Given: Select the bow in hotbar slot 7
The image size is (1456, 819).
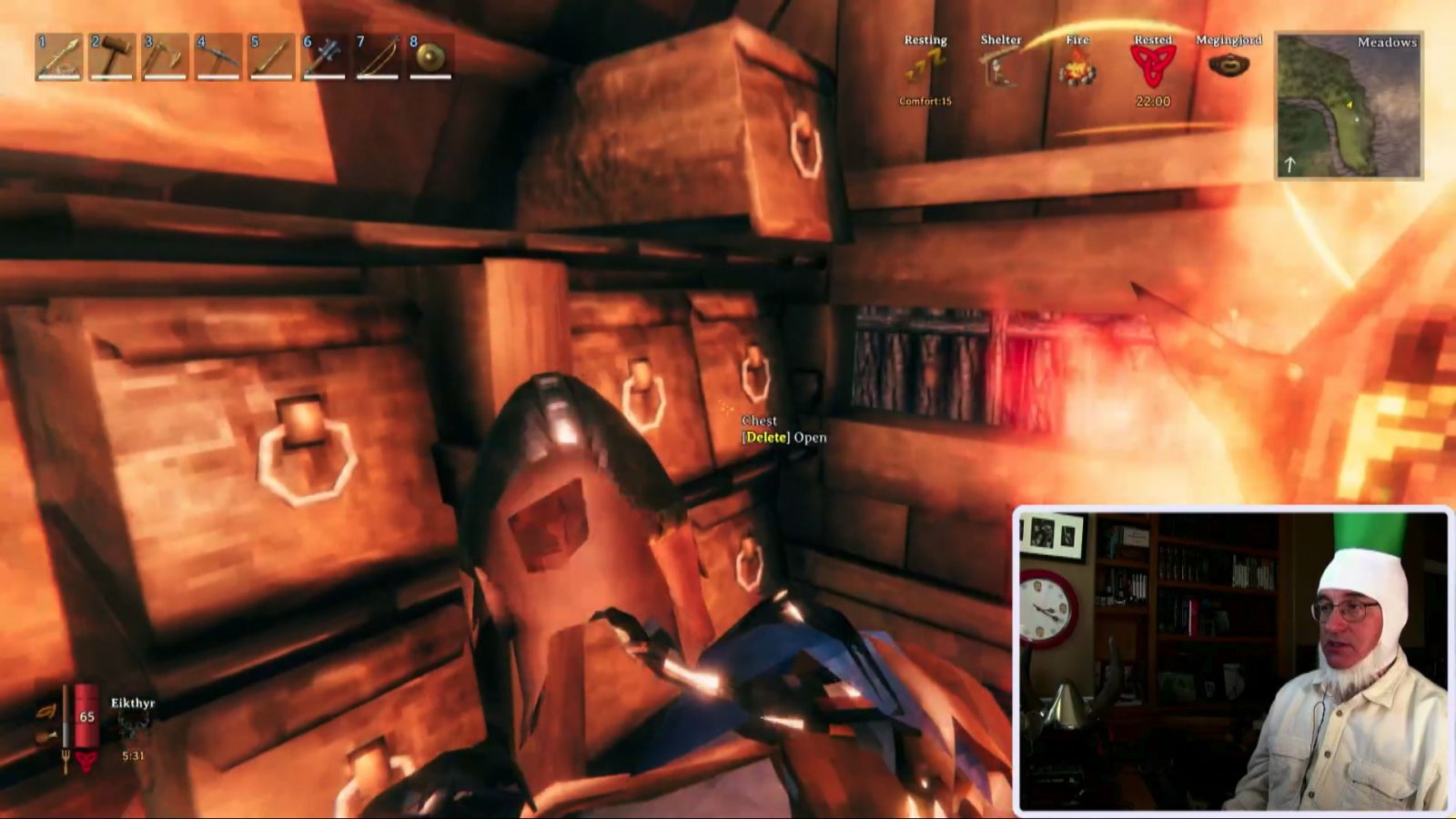Looking at the screenshot, I should [378, 57].
